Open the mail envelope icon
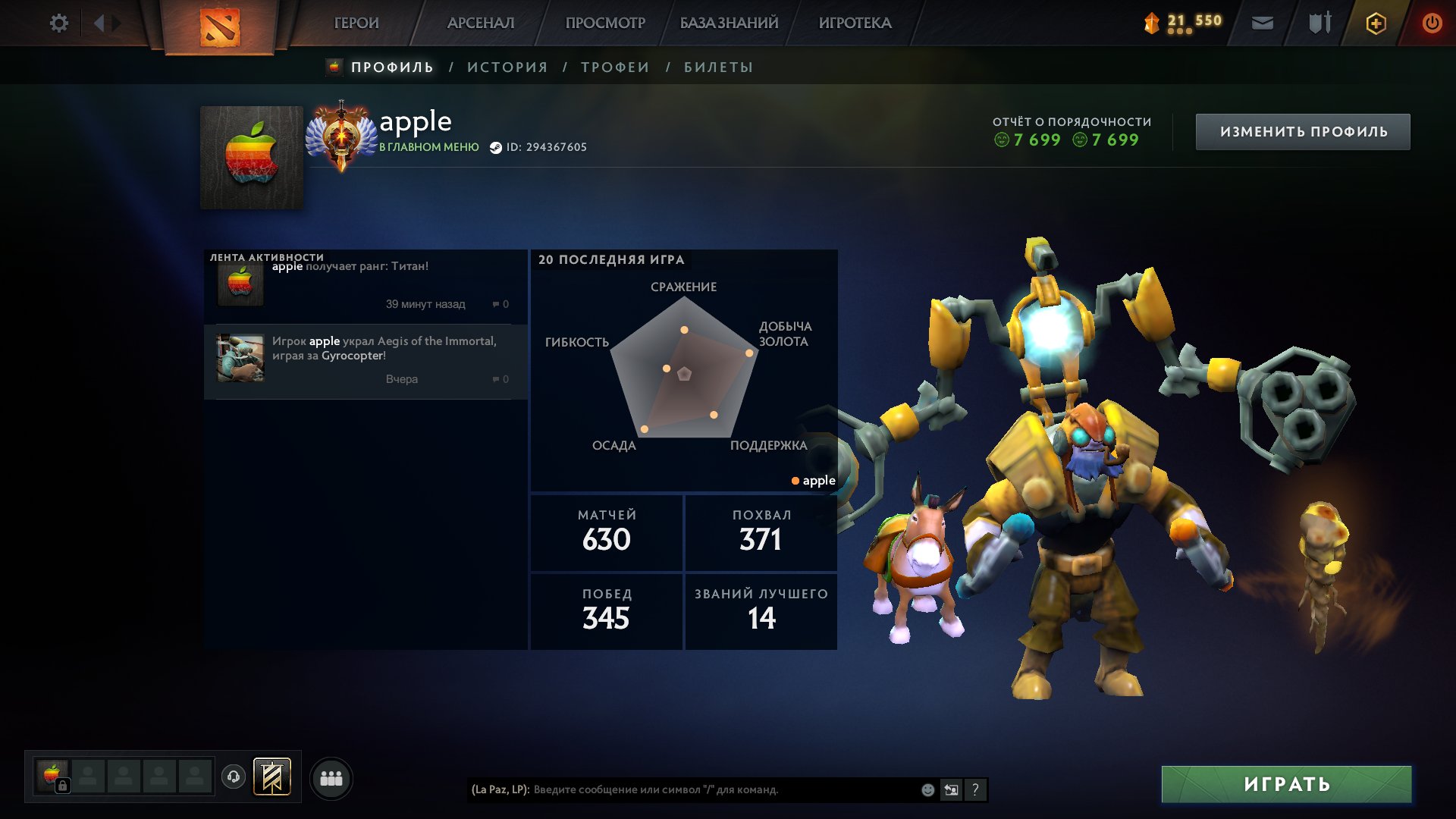 (x=1262, y=24)
